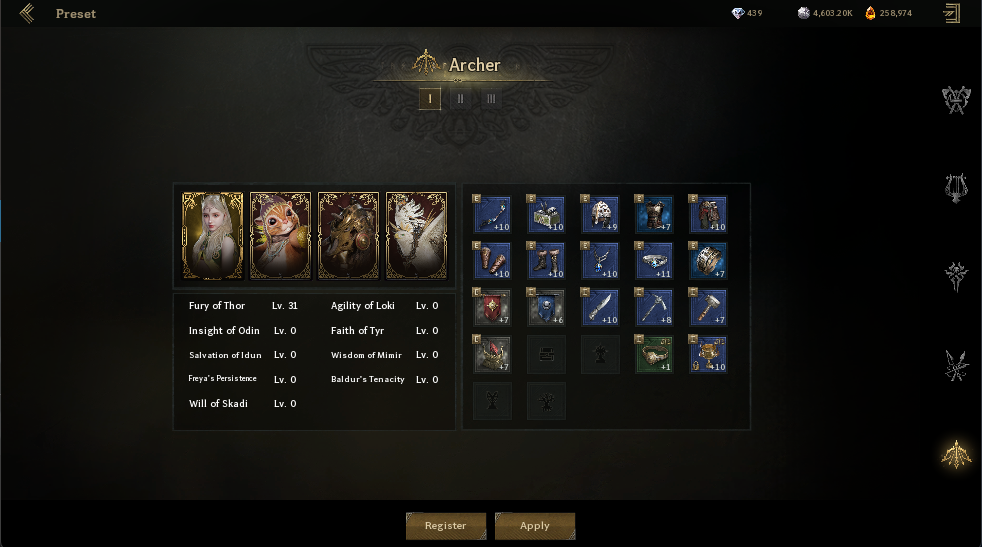Select the helmet equipment slot

(600, 214)
